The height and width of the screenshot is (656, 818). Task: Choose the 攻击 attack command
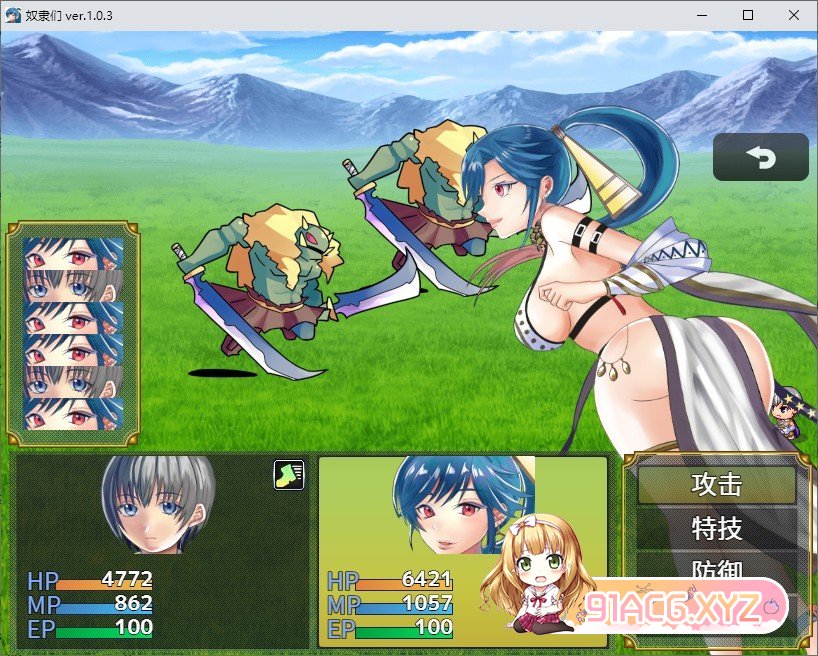click(717, 485)
